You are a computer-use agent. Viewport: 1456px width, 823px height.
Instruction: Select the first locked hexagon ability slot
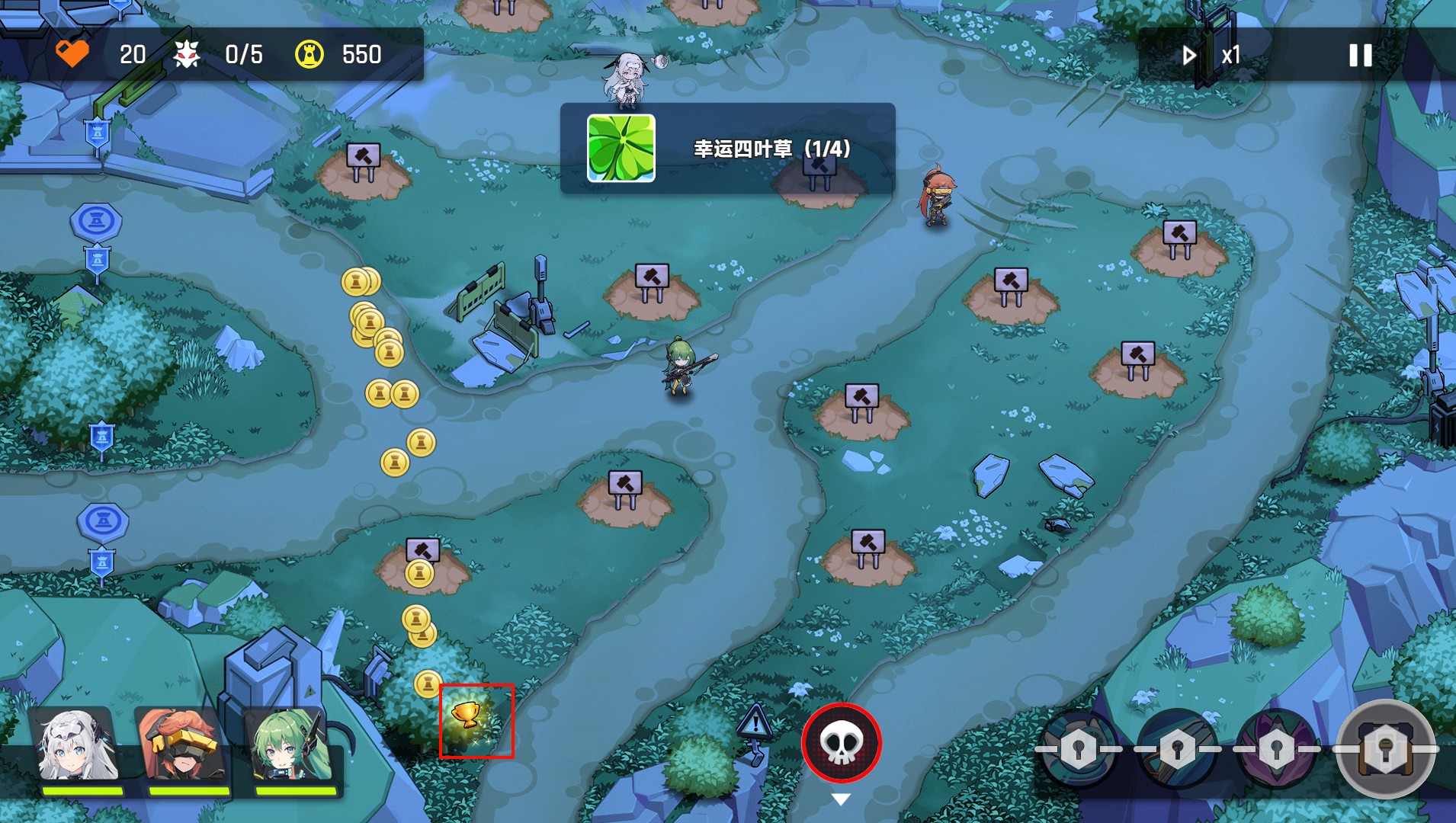click(x=1077, y=749)
